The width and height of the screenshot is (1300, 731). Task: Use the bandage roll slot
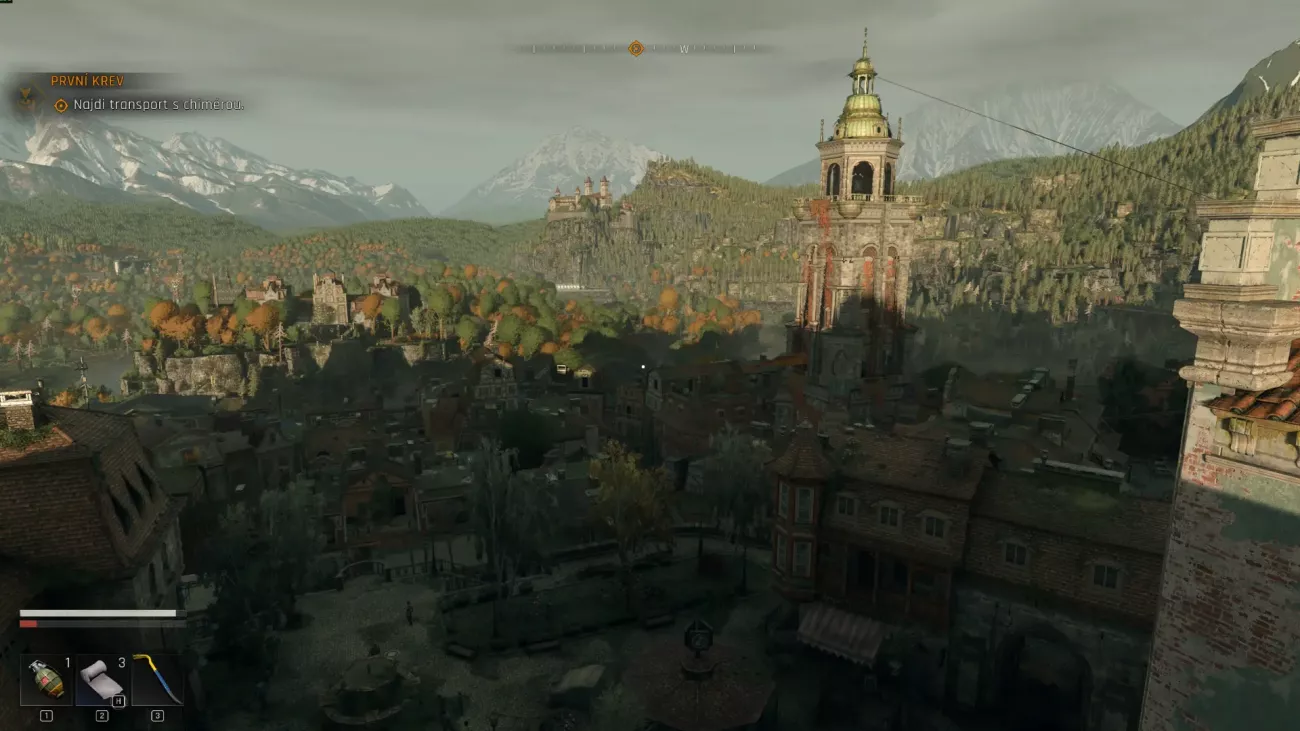point(101,680)
